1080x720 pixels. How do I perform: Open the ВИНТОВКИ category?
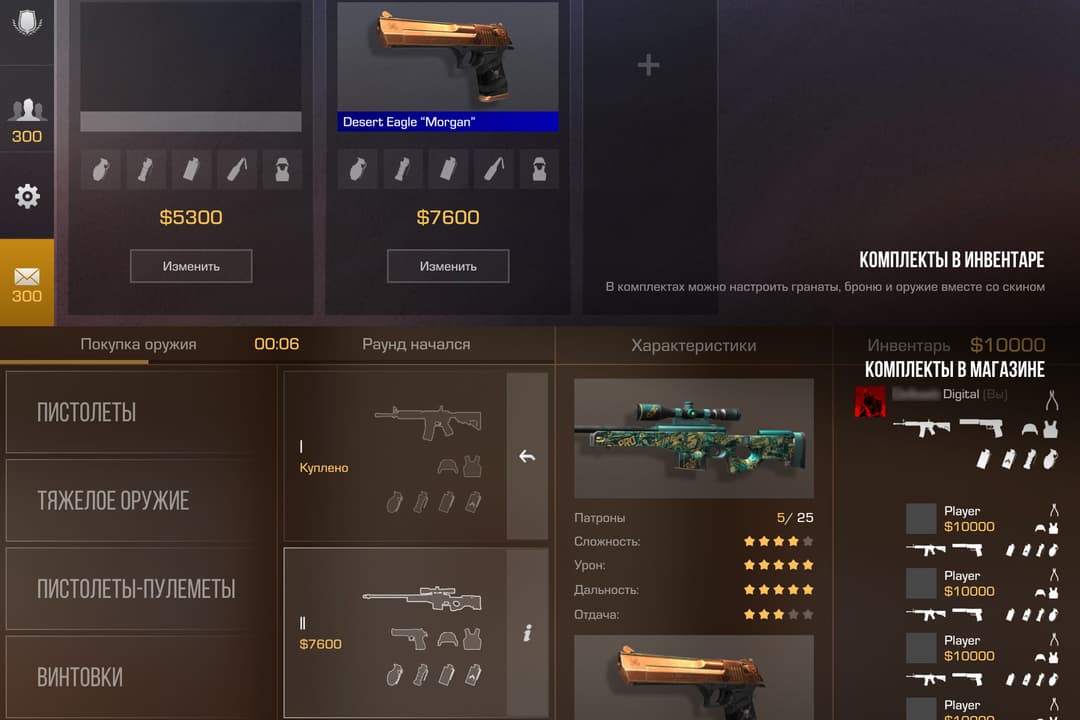[140, 676]
